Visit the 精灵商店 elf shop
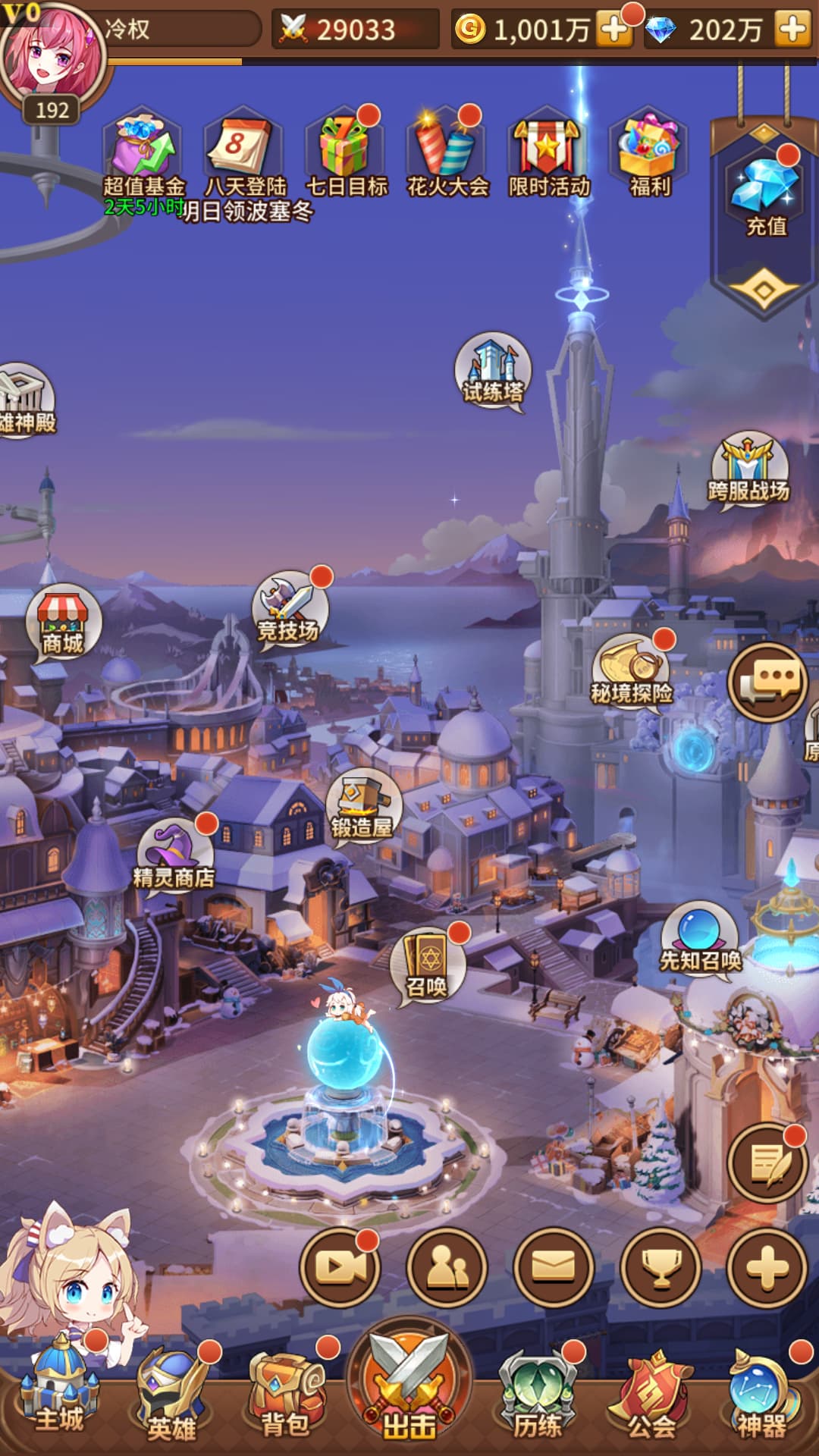The image size is (819, 1456). pos(174,857)
